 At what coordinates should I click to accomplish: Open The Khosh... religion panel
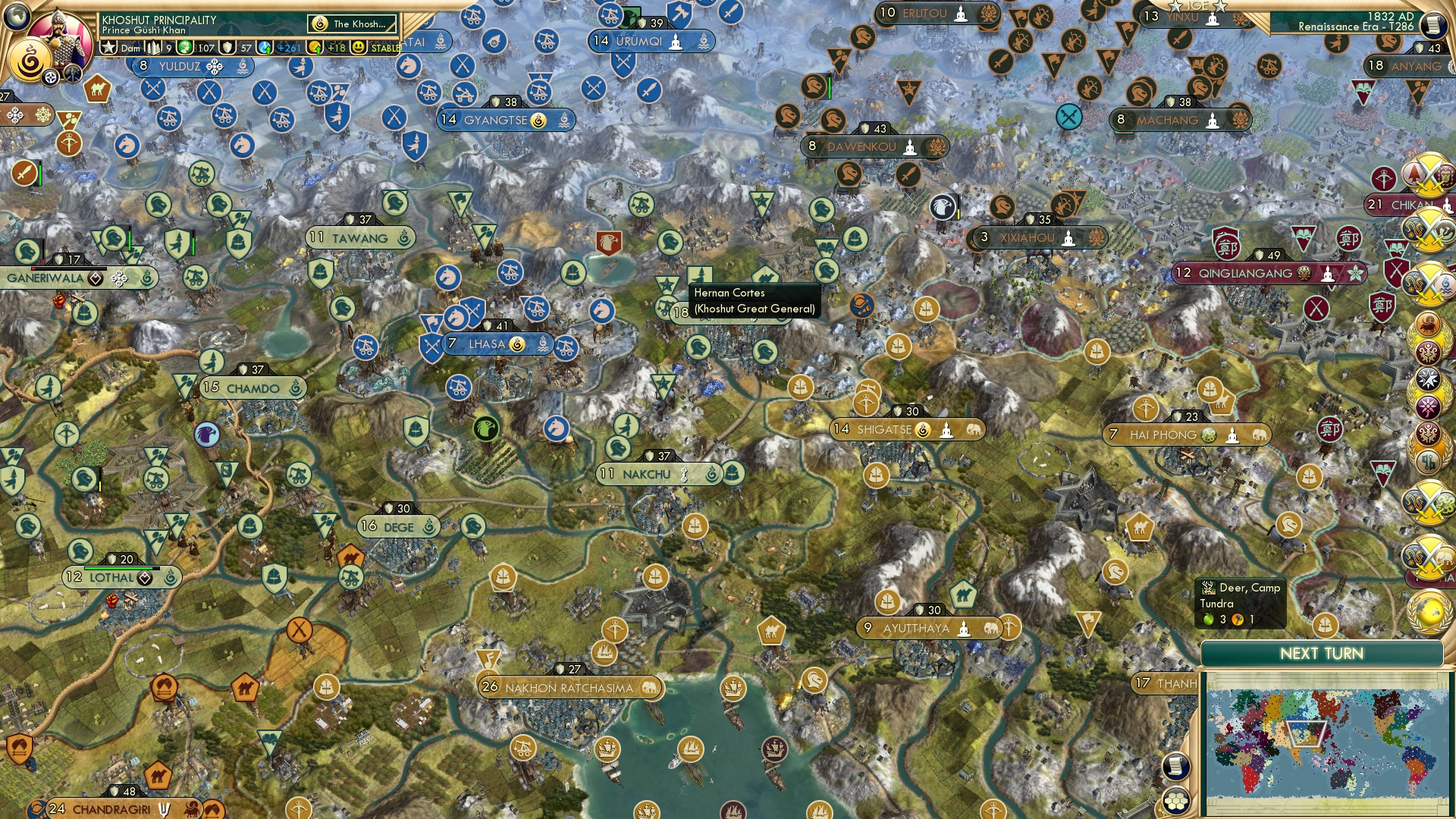351,24
